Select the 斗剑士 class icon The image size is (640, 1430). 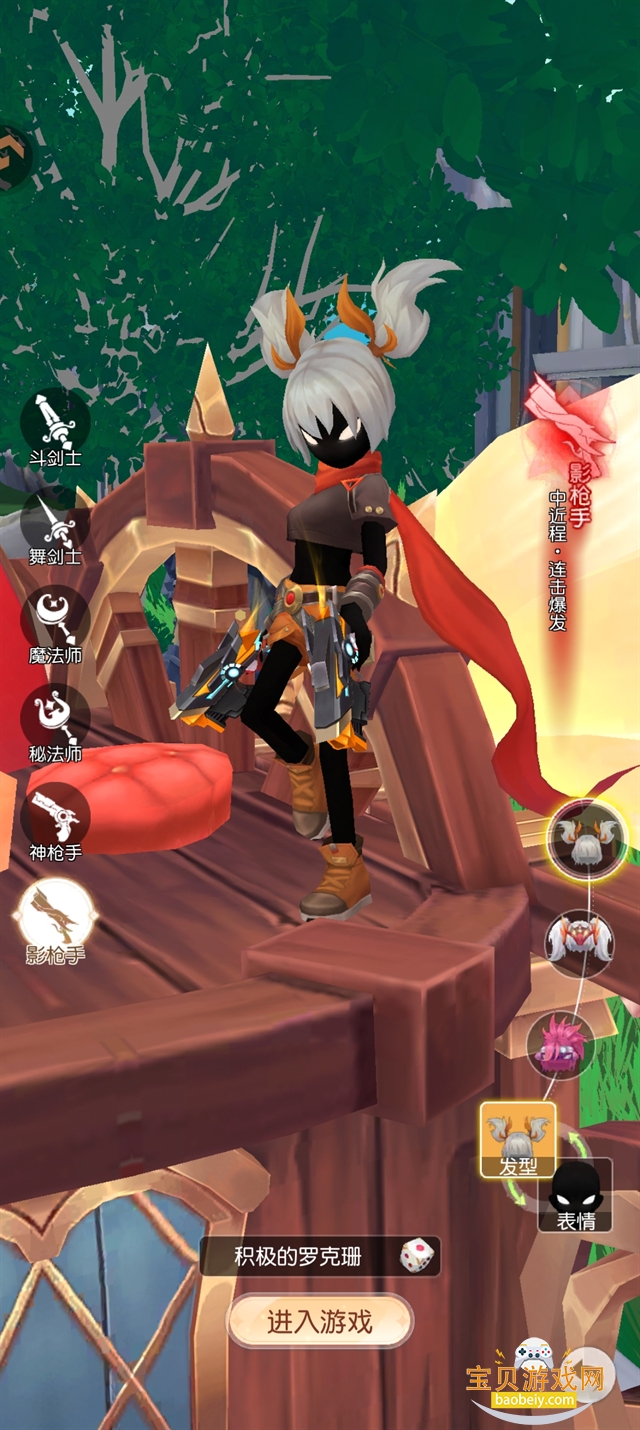point(55,423)
